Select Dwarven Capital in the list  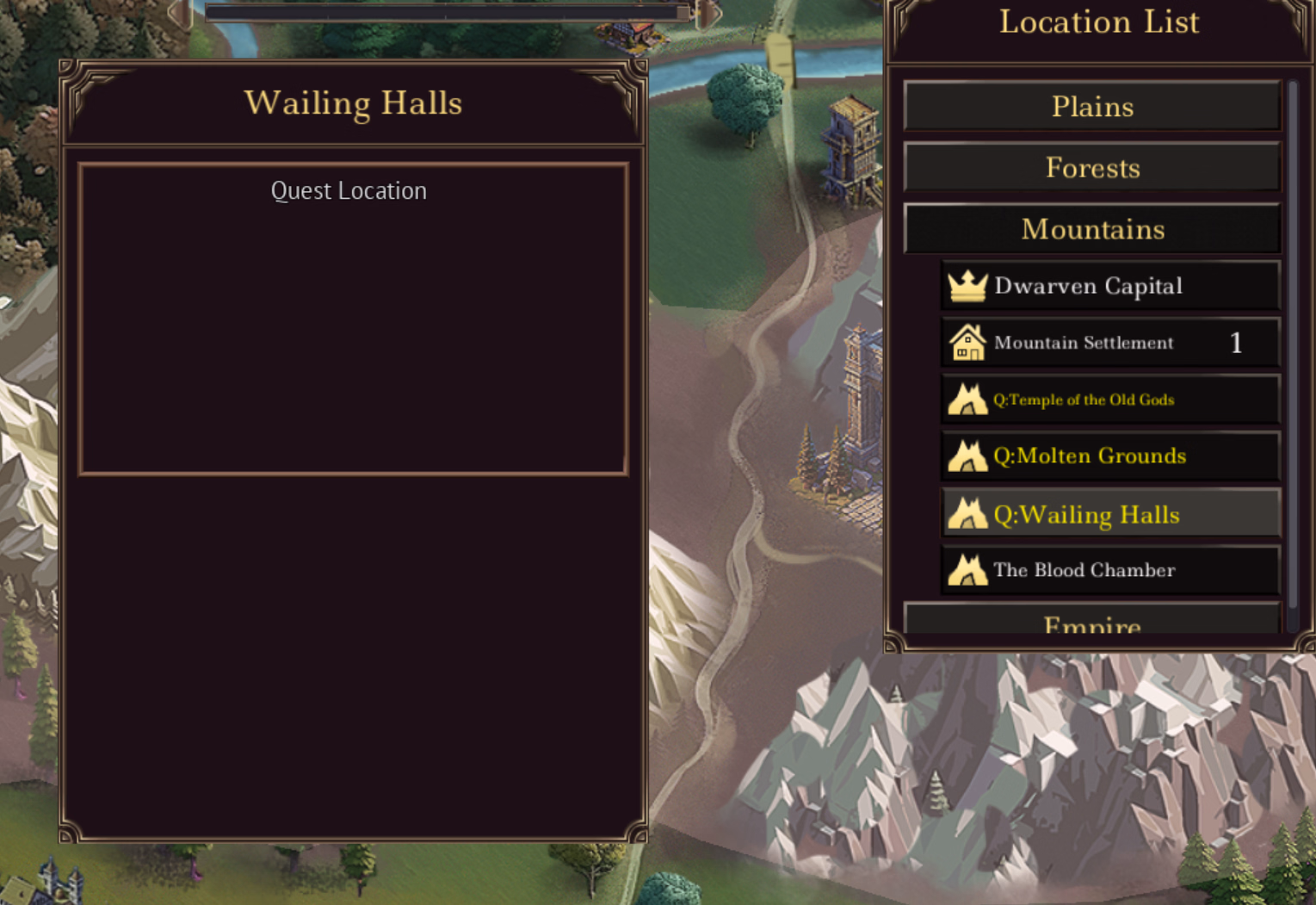1110,286
